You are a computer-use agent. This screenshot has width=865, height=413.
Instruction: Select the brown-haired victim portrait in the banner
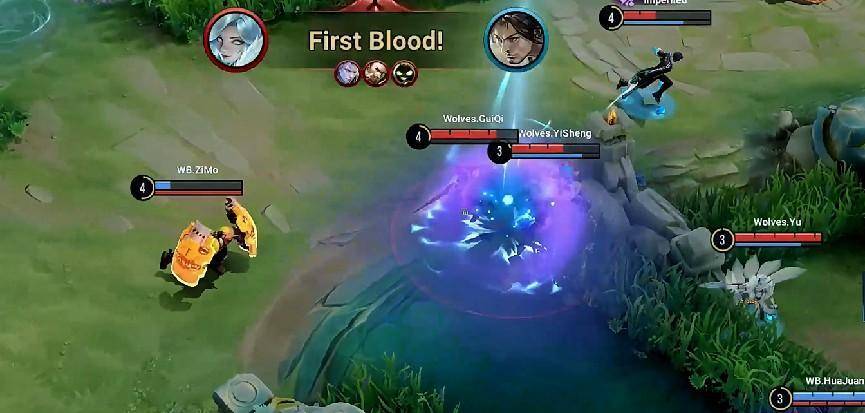[516, 41]
